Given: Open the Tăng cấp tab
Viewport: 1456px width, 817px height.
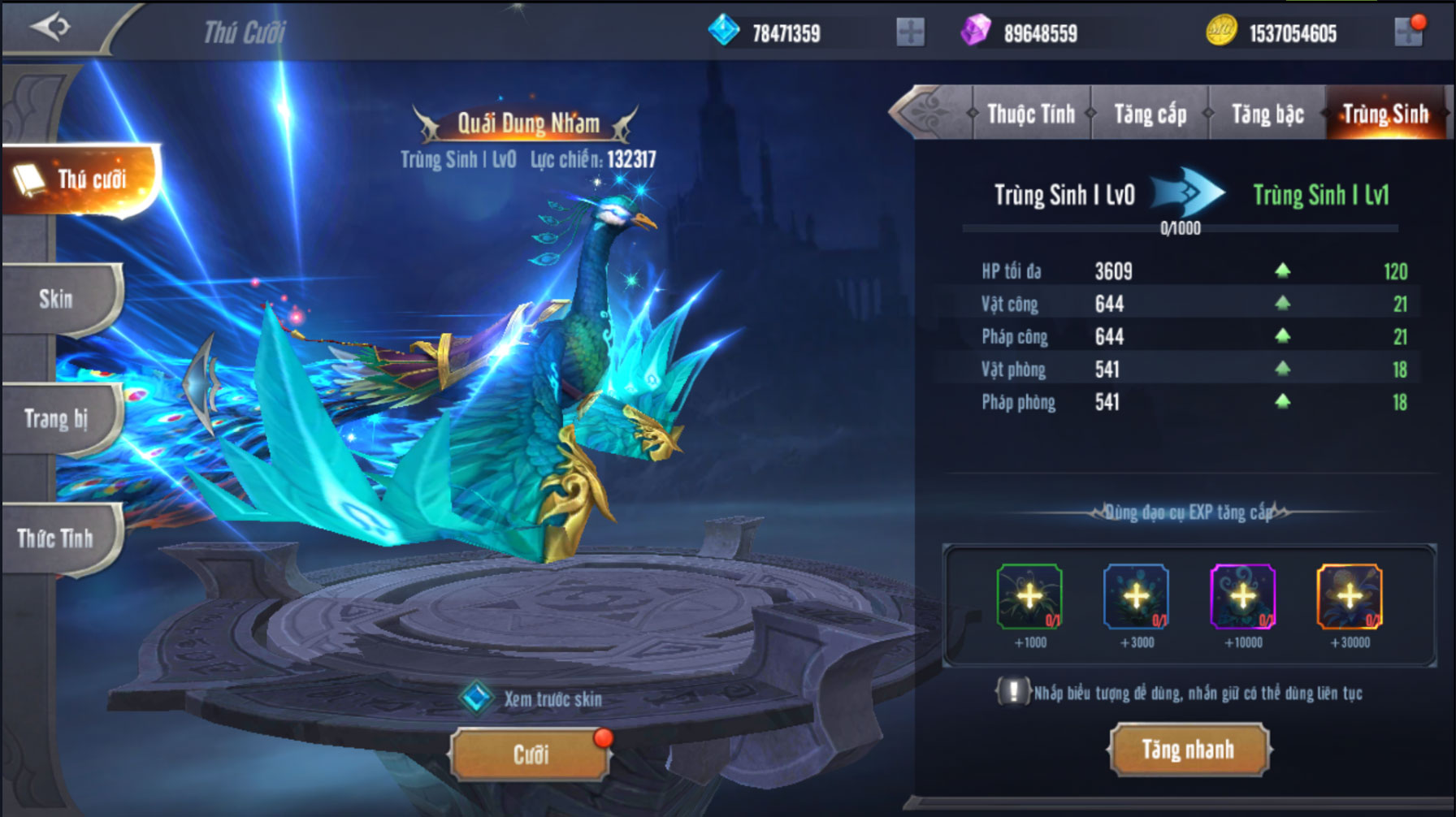Looking at the screenshot, I should pos(1150,114).
